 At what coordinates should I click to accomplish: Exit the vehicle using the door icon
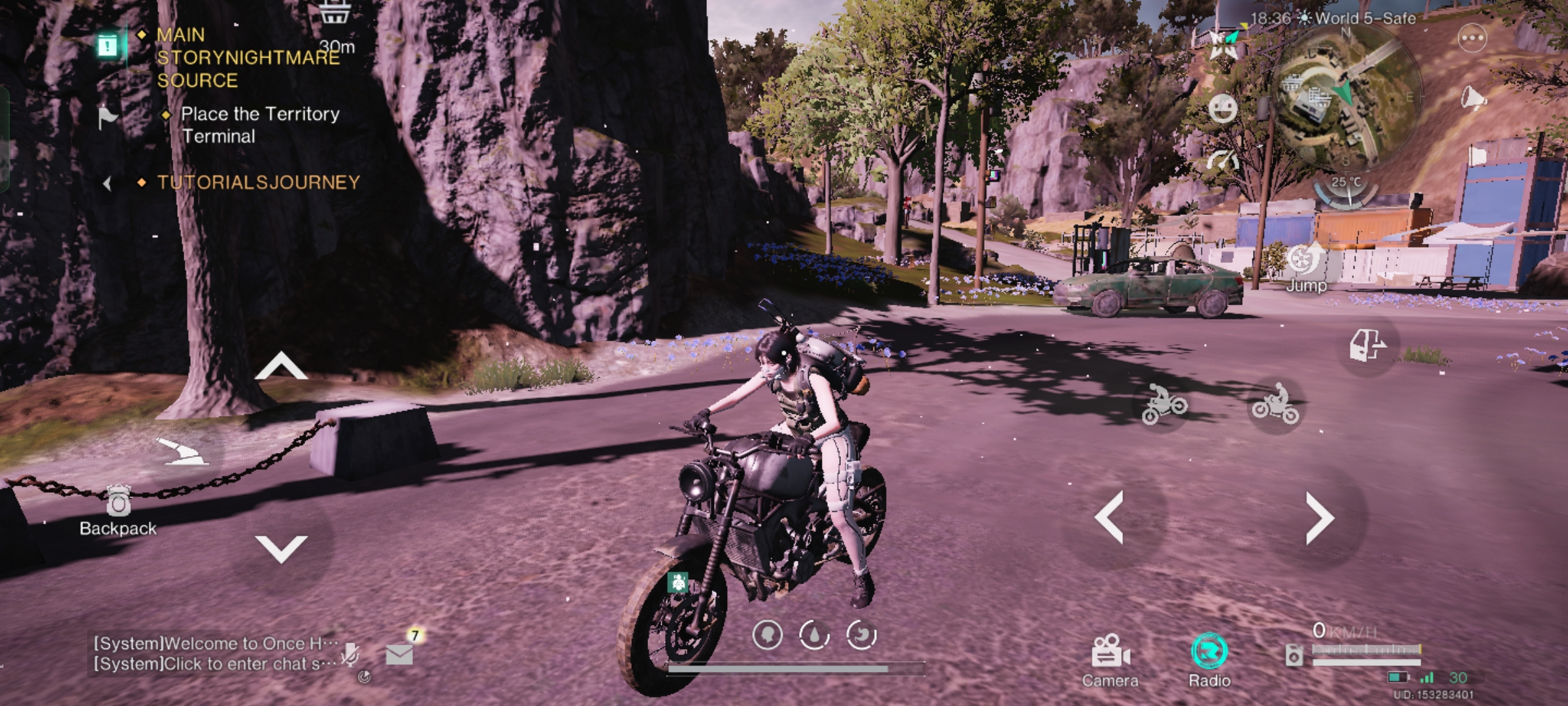1367,345
